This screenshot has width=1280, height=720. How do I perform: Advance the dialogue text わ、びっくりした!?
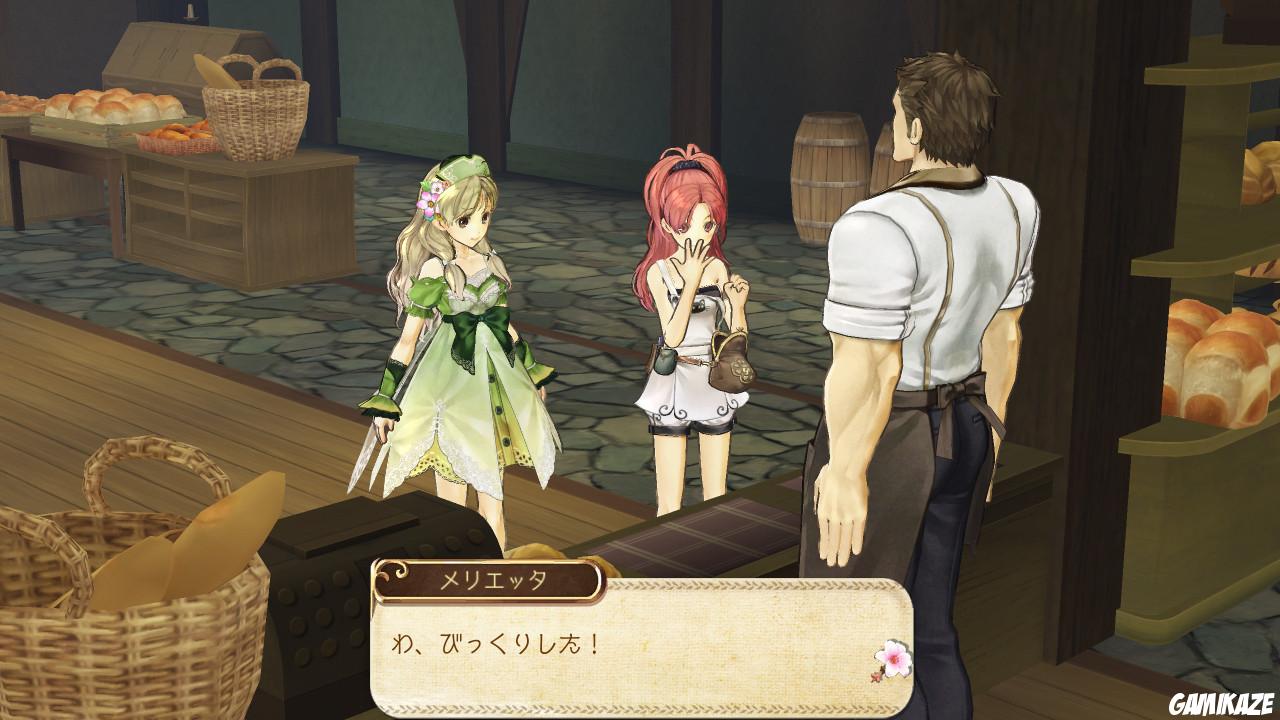(x=500, y=645)
